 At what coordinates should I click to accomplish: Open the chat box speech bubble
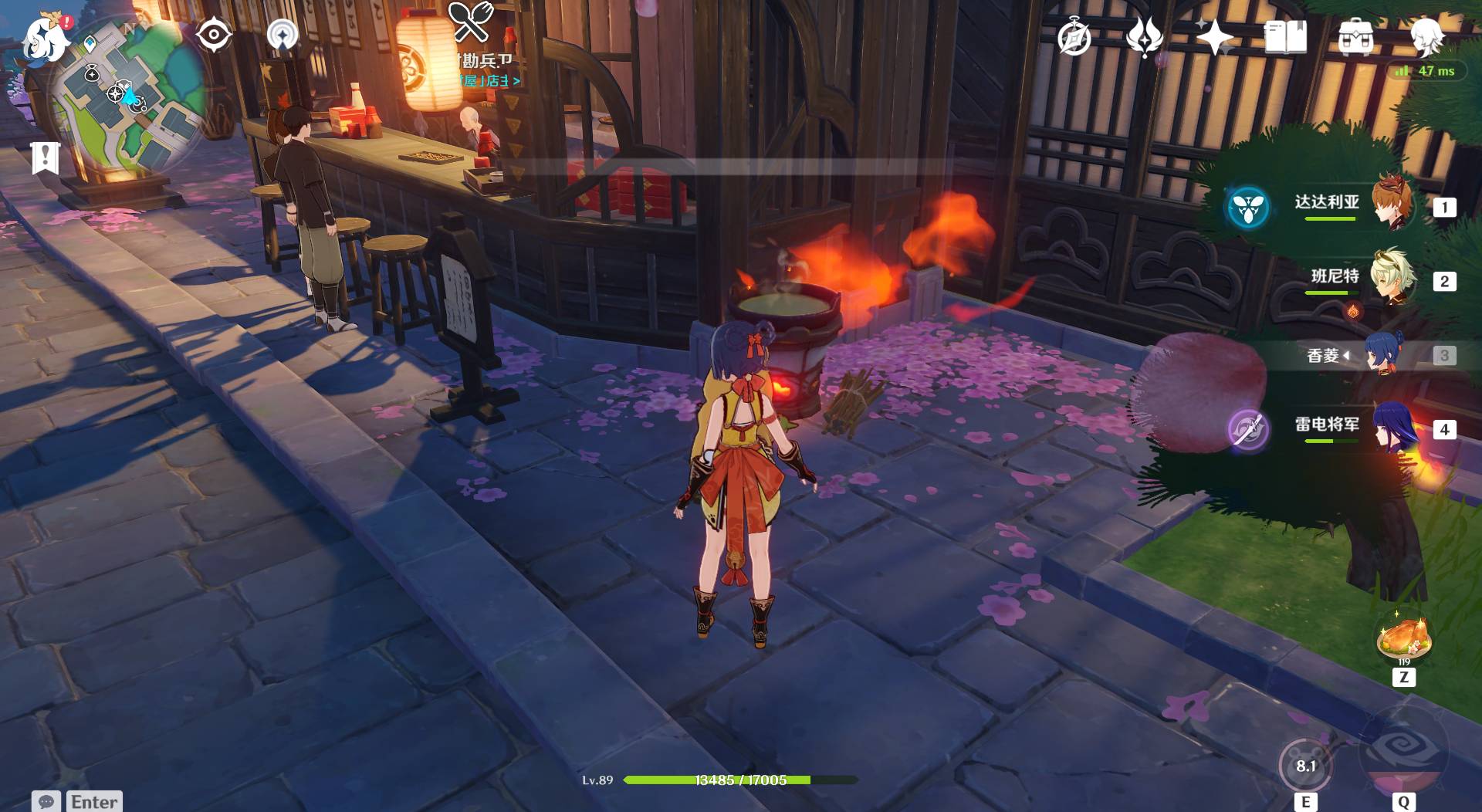pyautogui.click(x=46, y=801)
